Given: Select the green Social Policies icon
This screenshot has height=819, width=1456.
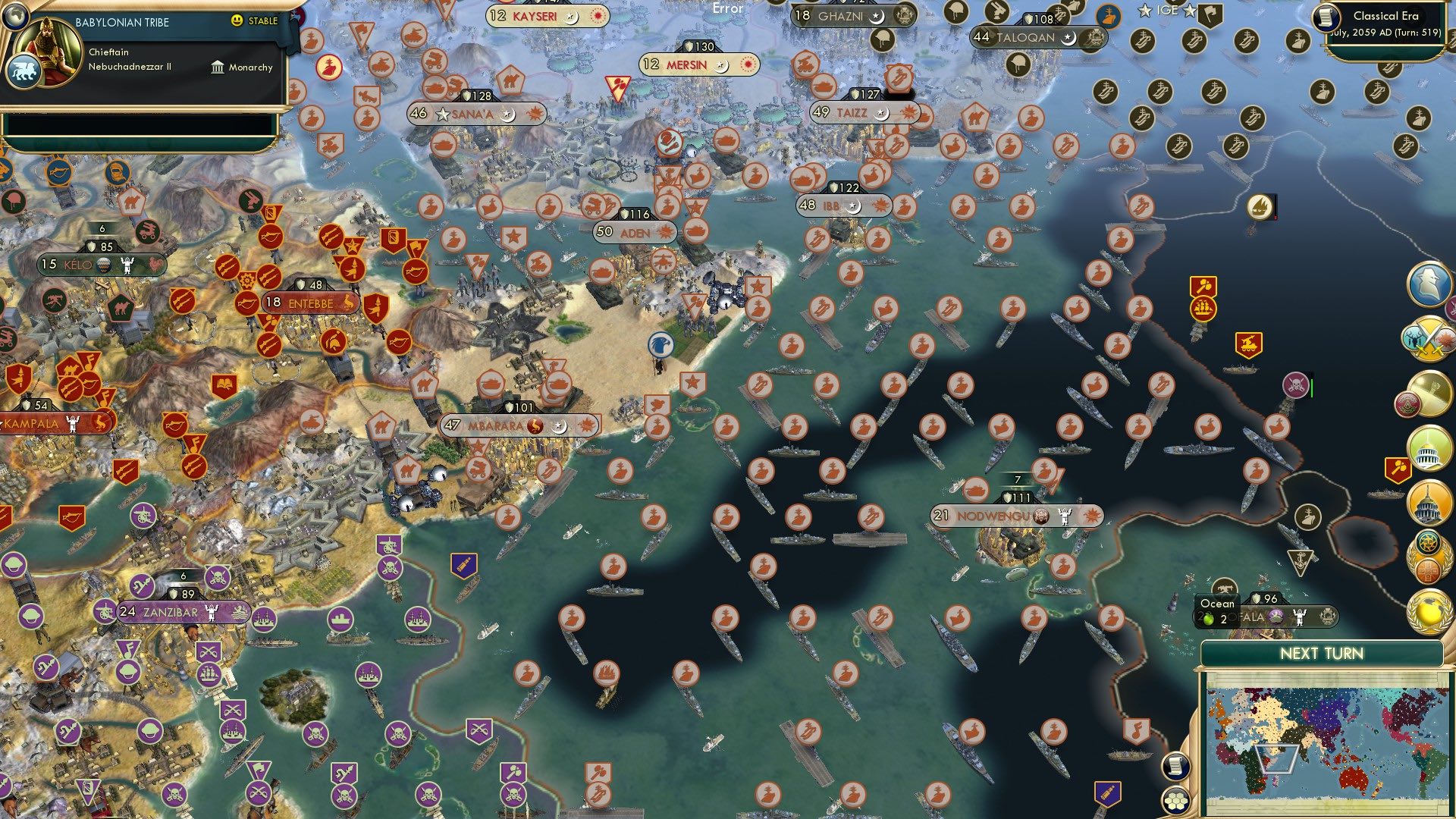Looking at the screenshot, I should [x=1427, y=447].
